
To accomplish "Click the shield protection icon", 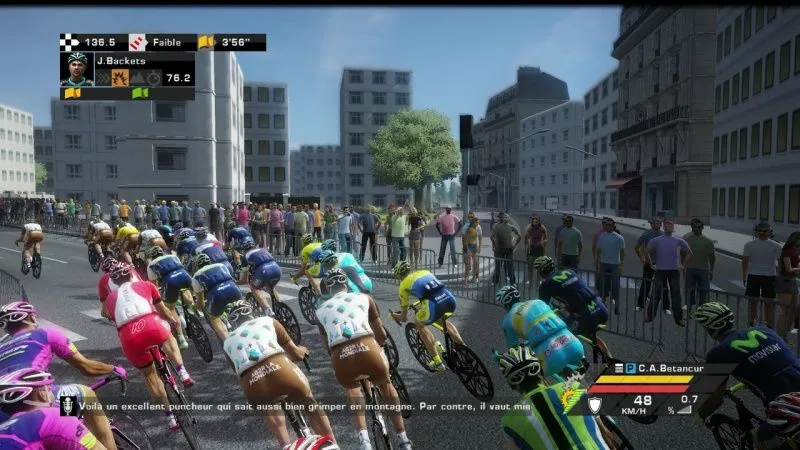I will pos(593,404).
